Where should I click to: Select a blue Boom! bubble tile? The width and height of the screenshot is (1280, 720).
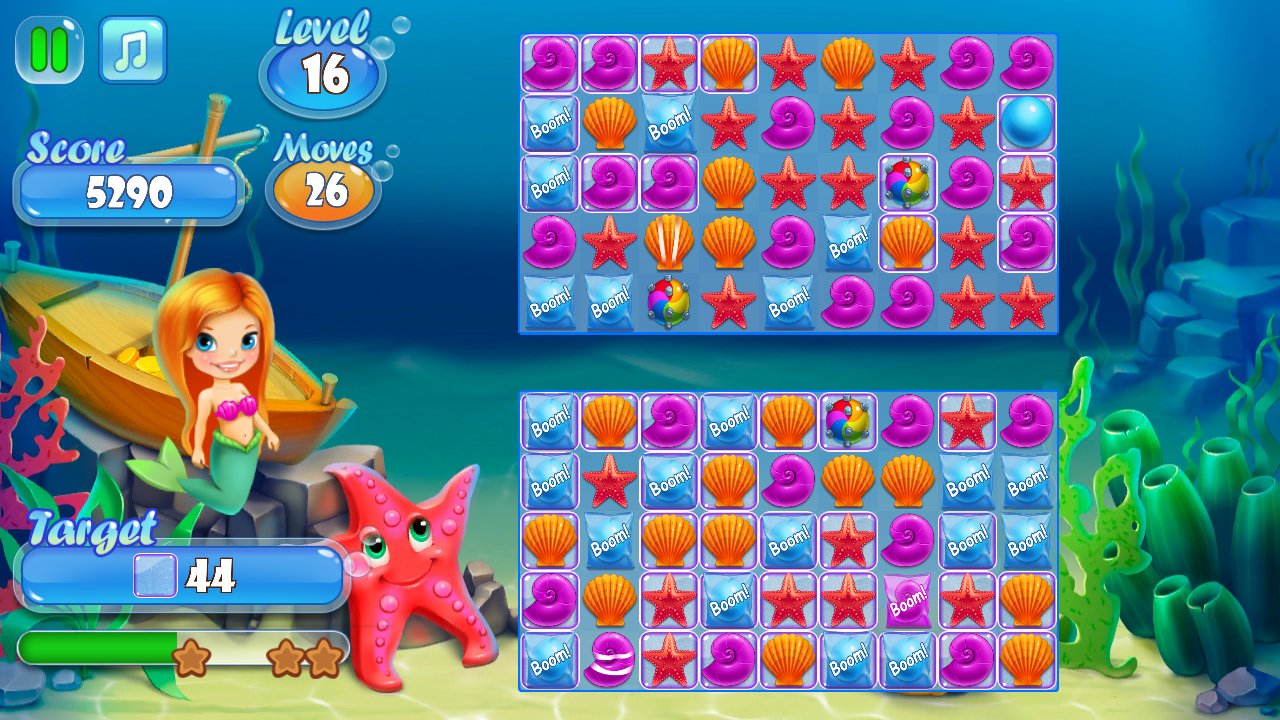point(549,124)
